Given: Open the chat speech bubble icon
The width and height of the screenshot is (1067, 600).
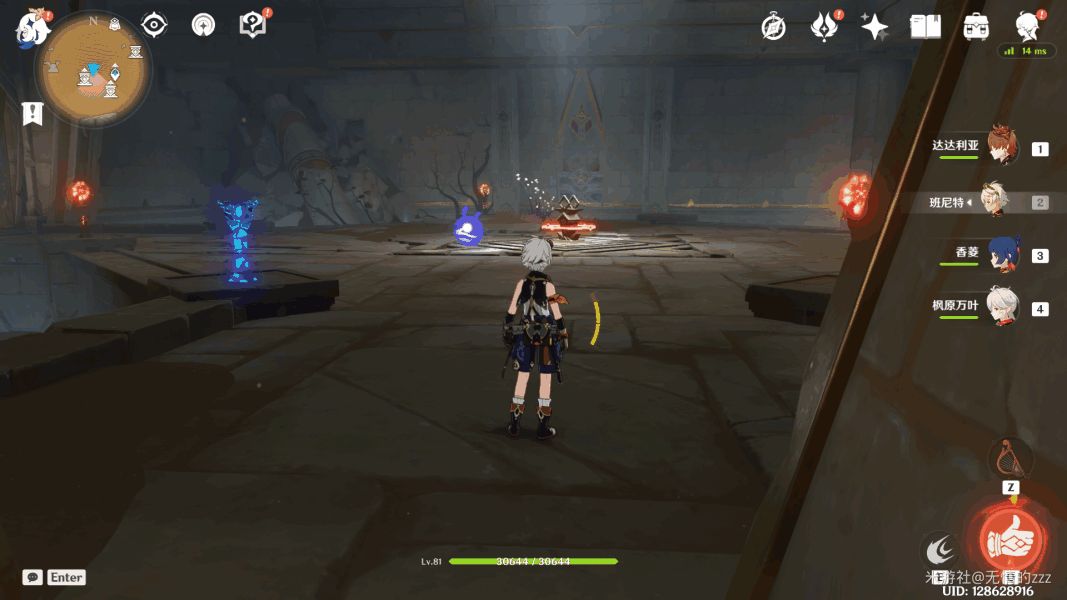Looking at the screenshot, I should (x=33, y=577).
